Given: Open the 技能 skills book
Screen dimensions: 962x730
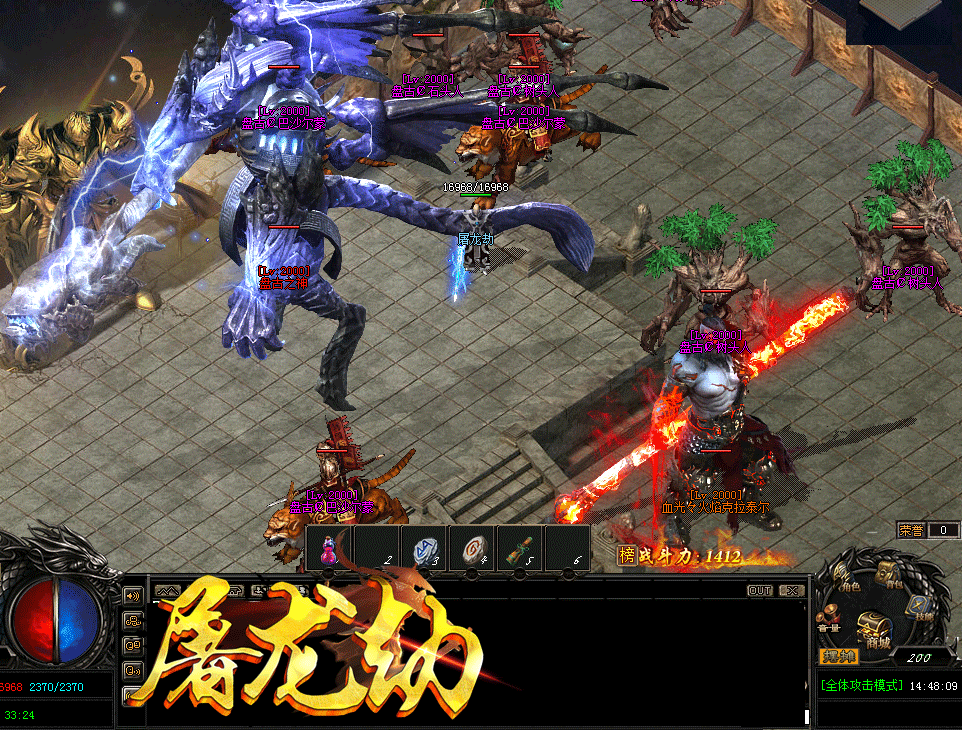Looking at the screenshot, I should point(919,607).
